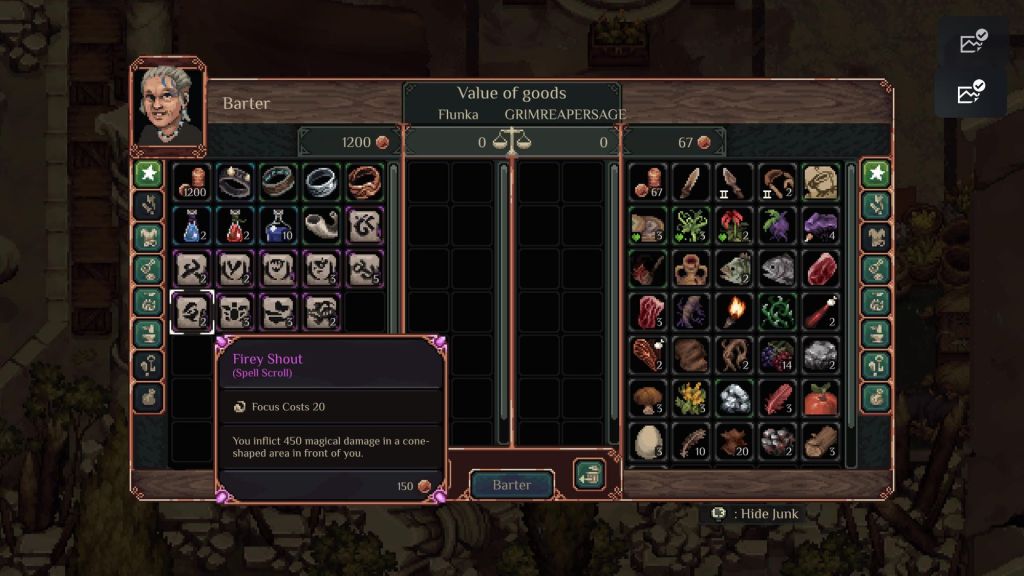Show all merchant items with star tab
This screenshot has height=576, width=1024.
pos(149,173)
